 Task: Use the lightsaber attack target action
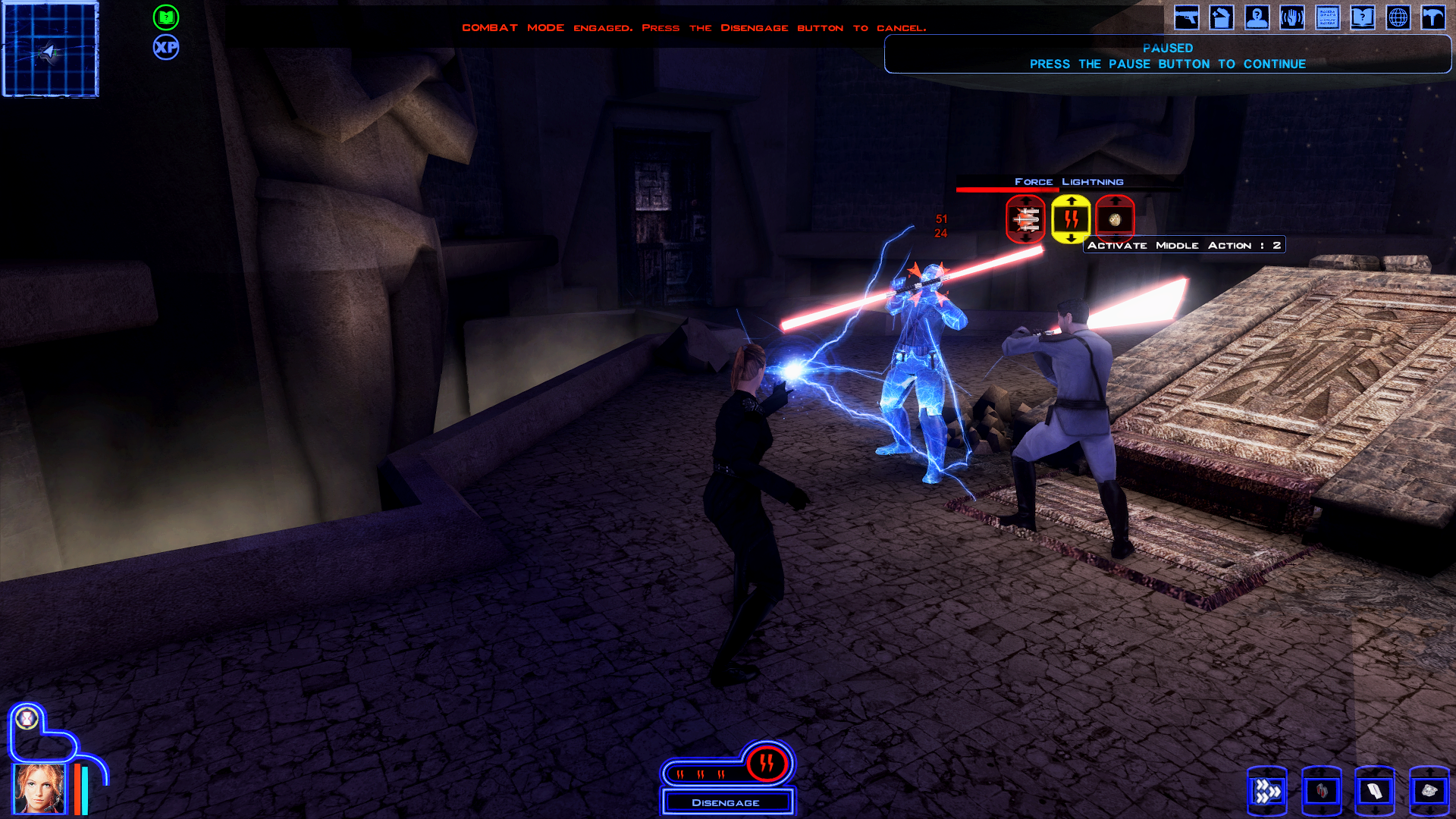(1025, 219)
